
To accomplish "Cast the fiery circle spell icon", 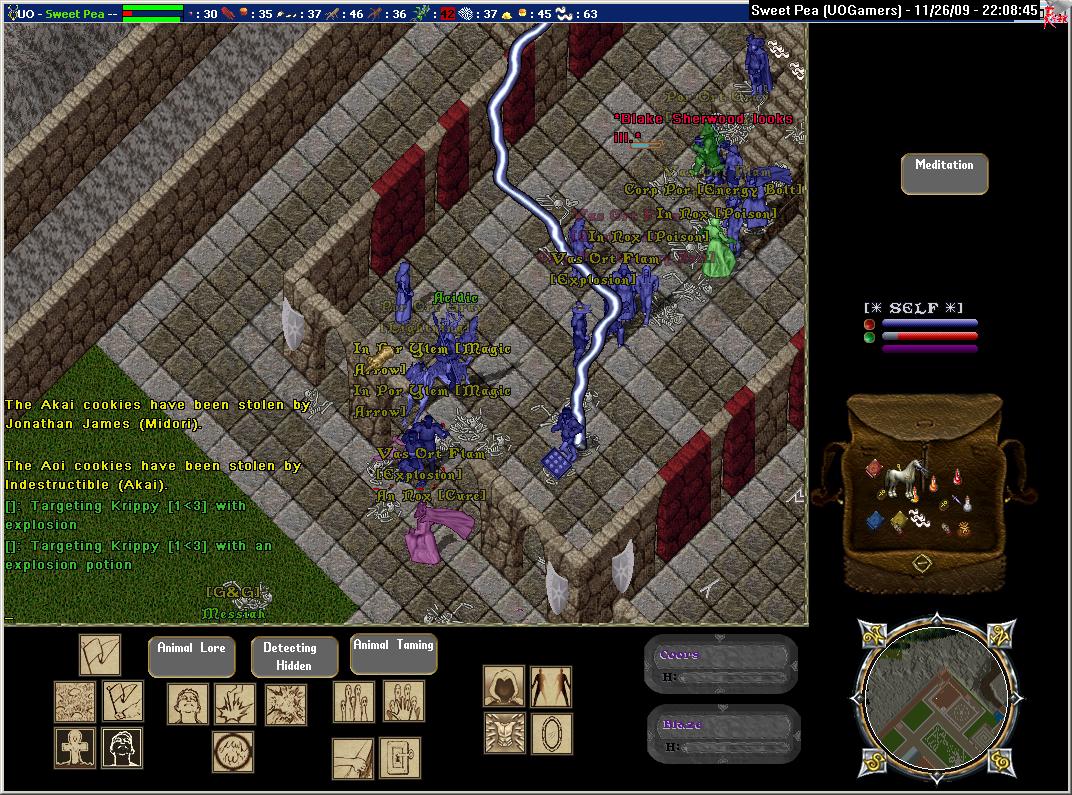I will (x=232, y=752).
